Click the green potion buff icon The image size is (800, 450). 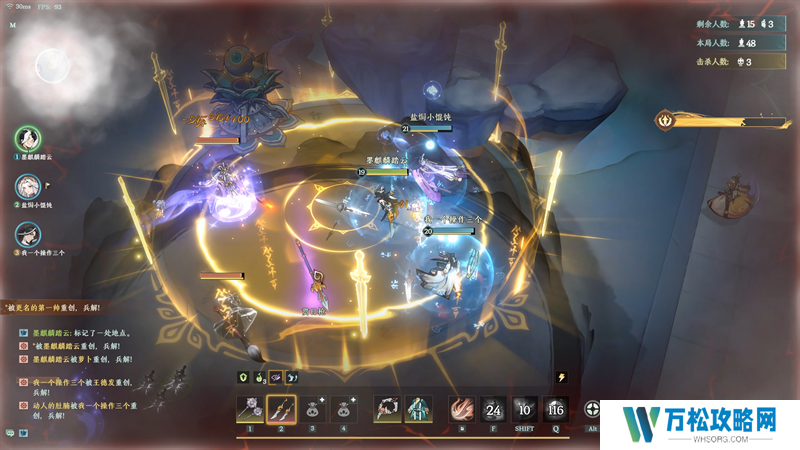coord(258,378)
